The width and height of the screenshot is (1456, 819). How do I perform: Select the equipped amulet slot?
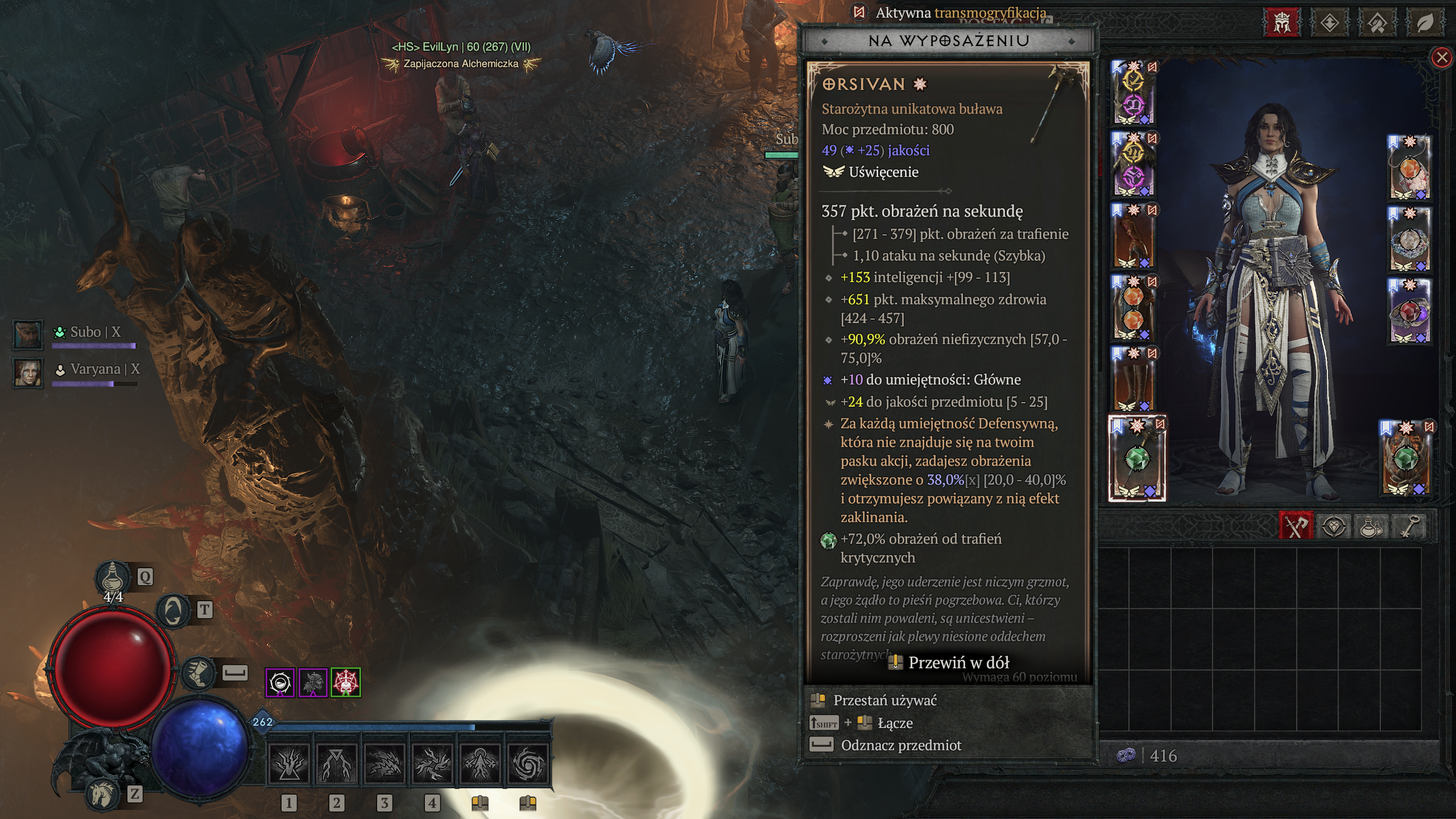(x=1409, y=168)
